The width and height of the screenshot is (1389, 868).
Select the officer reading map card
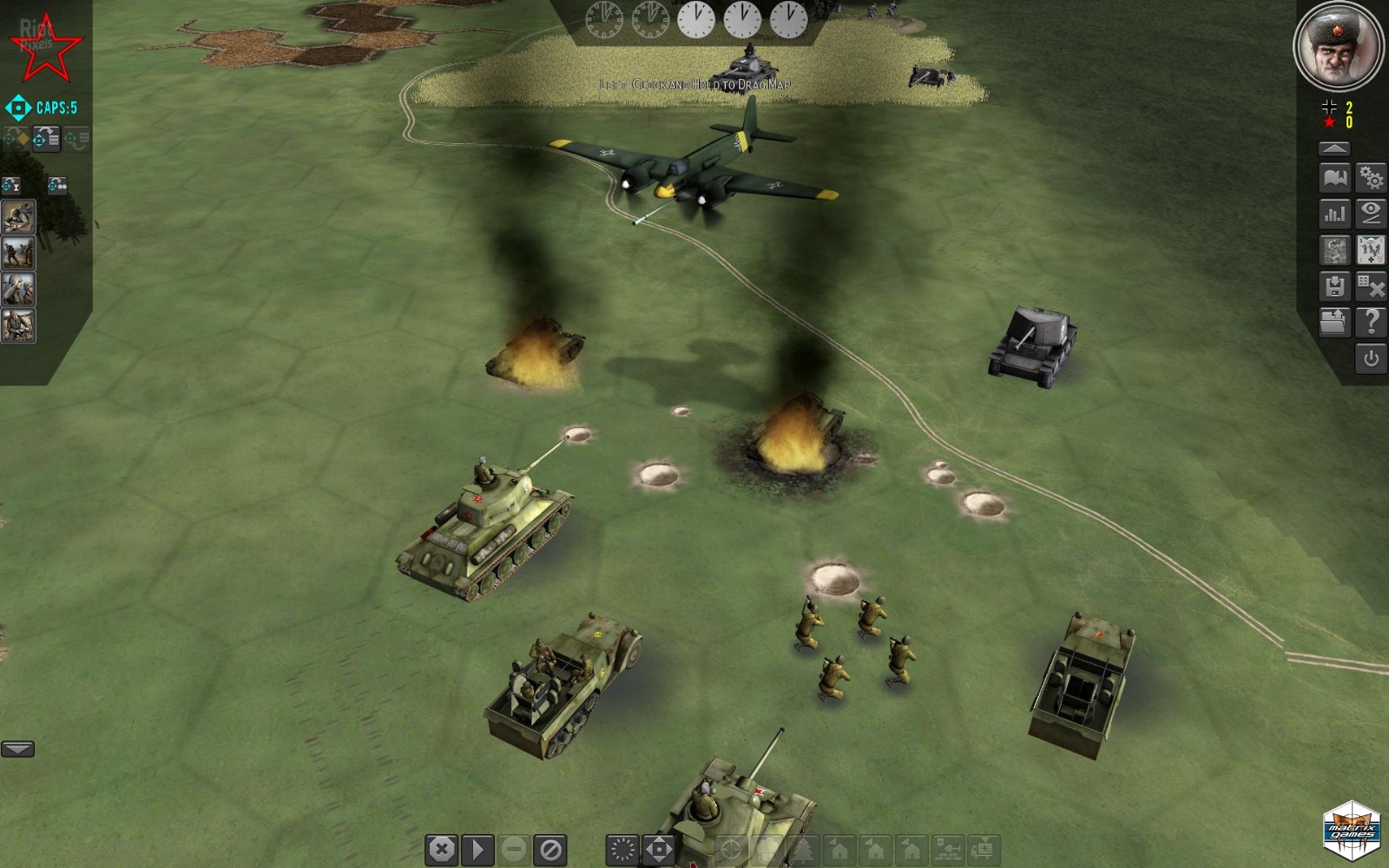point(18,326)
